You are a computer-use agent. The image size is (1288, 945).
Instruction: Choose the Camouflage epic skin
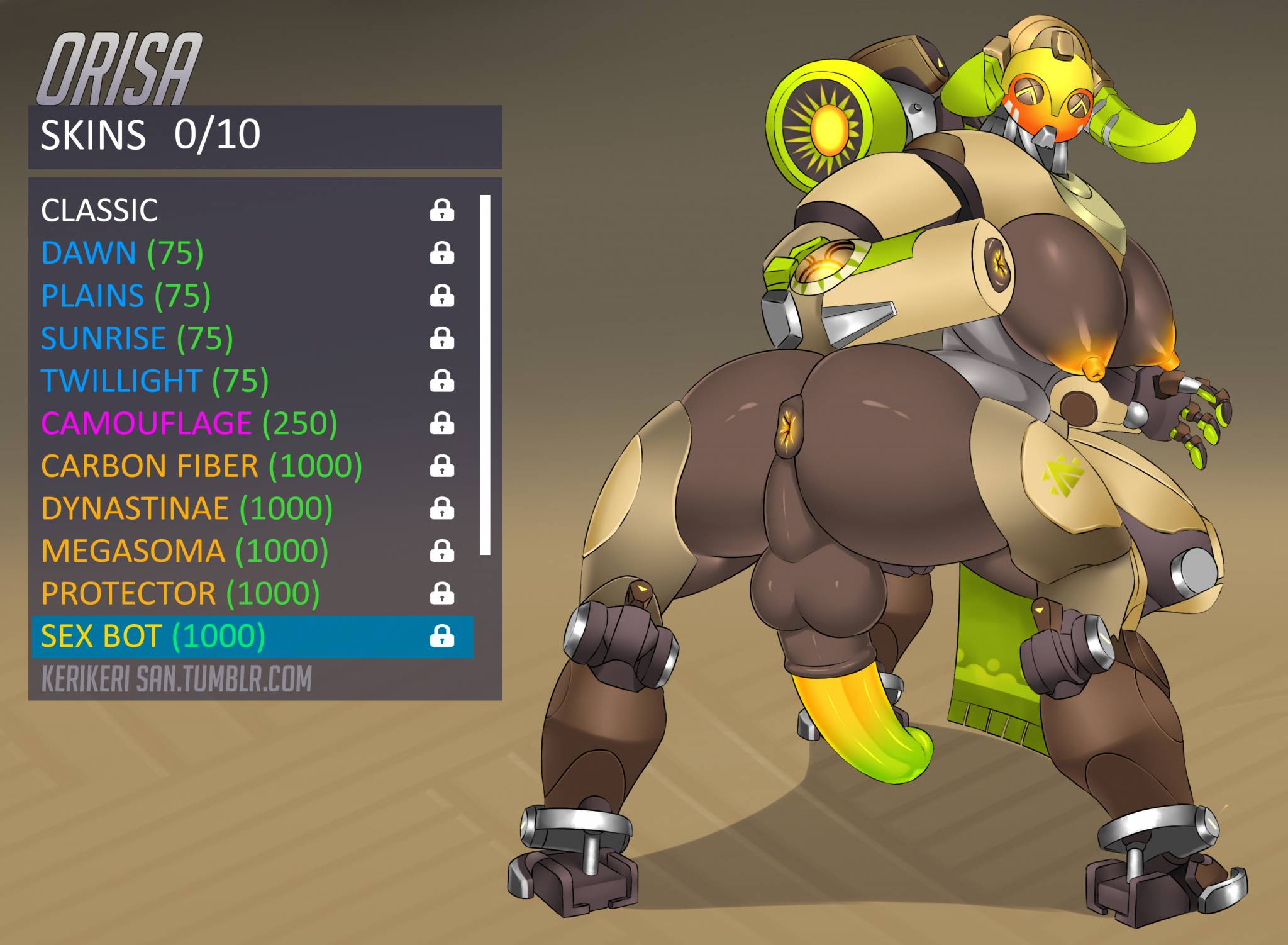point(189,423)
